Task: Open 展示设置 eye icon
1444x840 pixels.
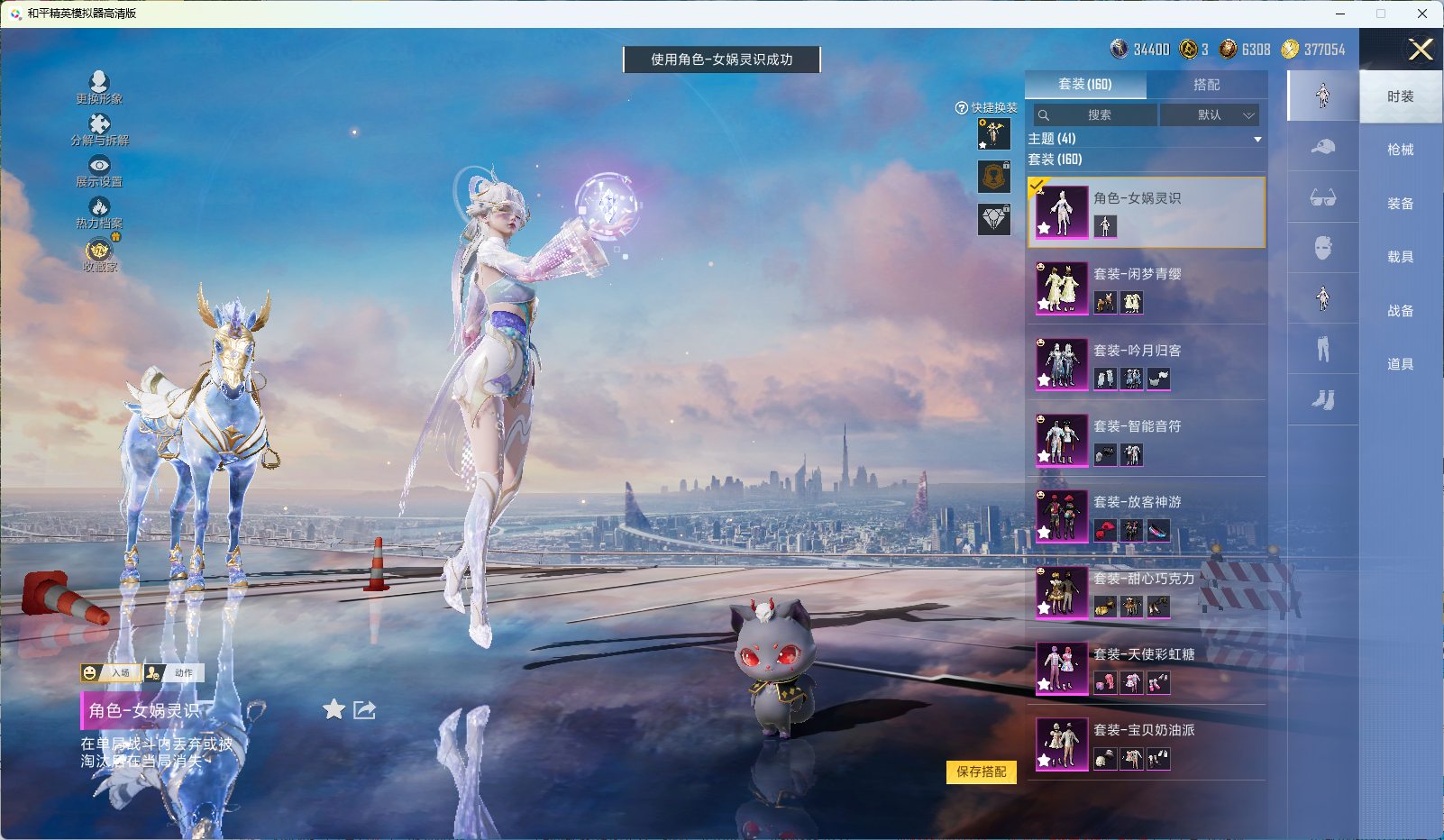Action: (99, 169)
